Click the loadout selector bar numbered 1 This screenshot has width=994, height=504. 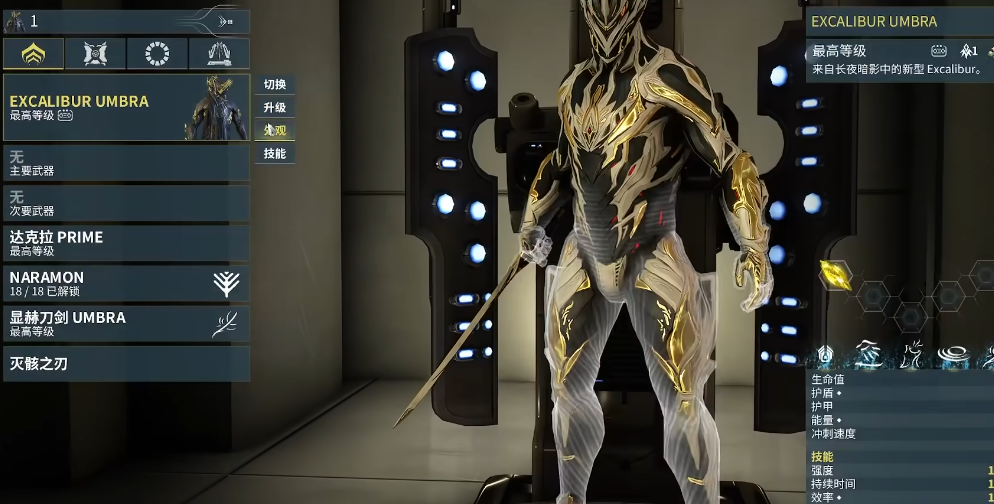126,21
